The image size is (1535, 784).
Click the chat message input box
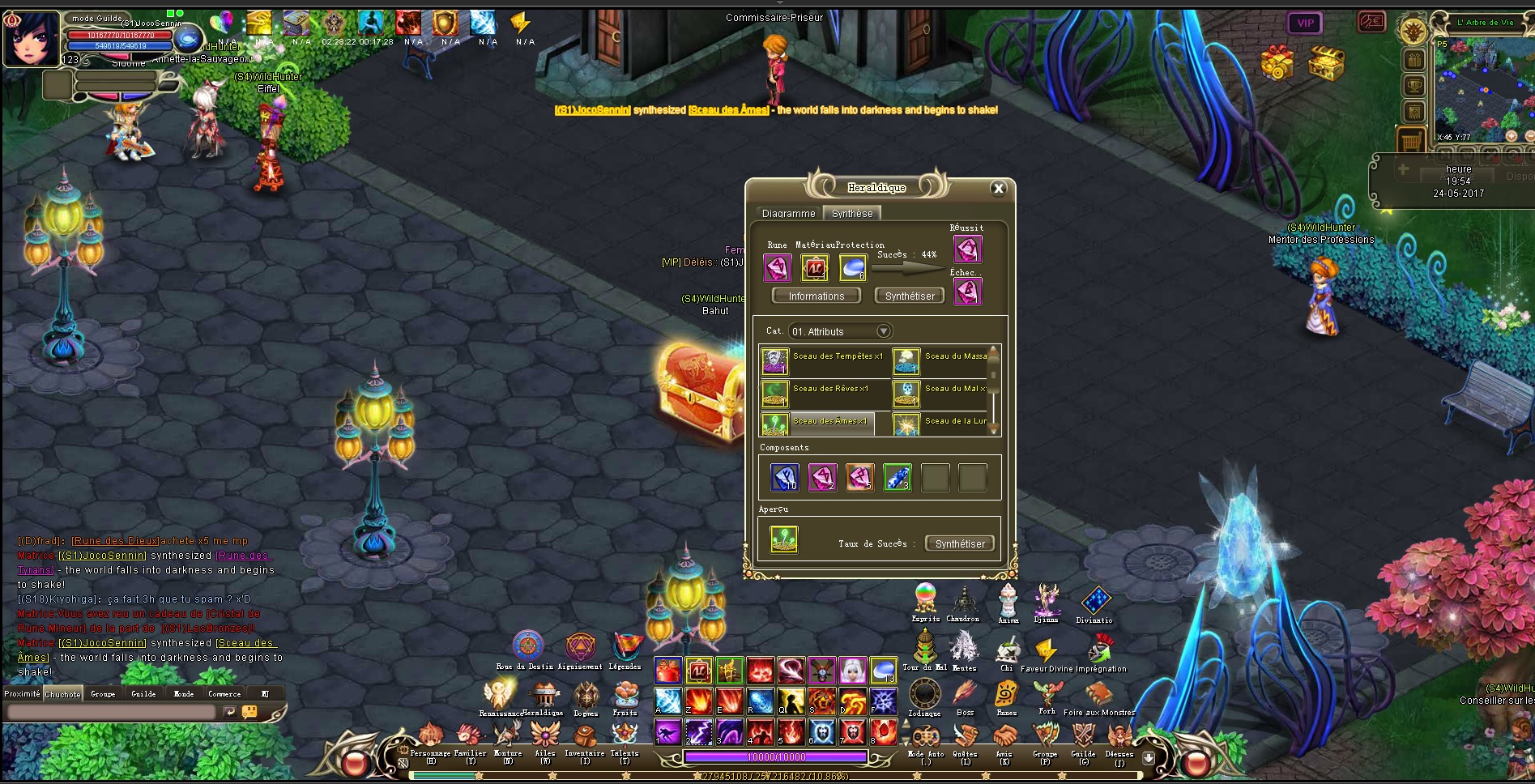coord(112,712)
